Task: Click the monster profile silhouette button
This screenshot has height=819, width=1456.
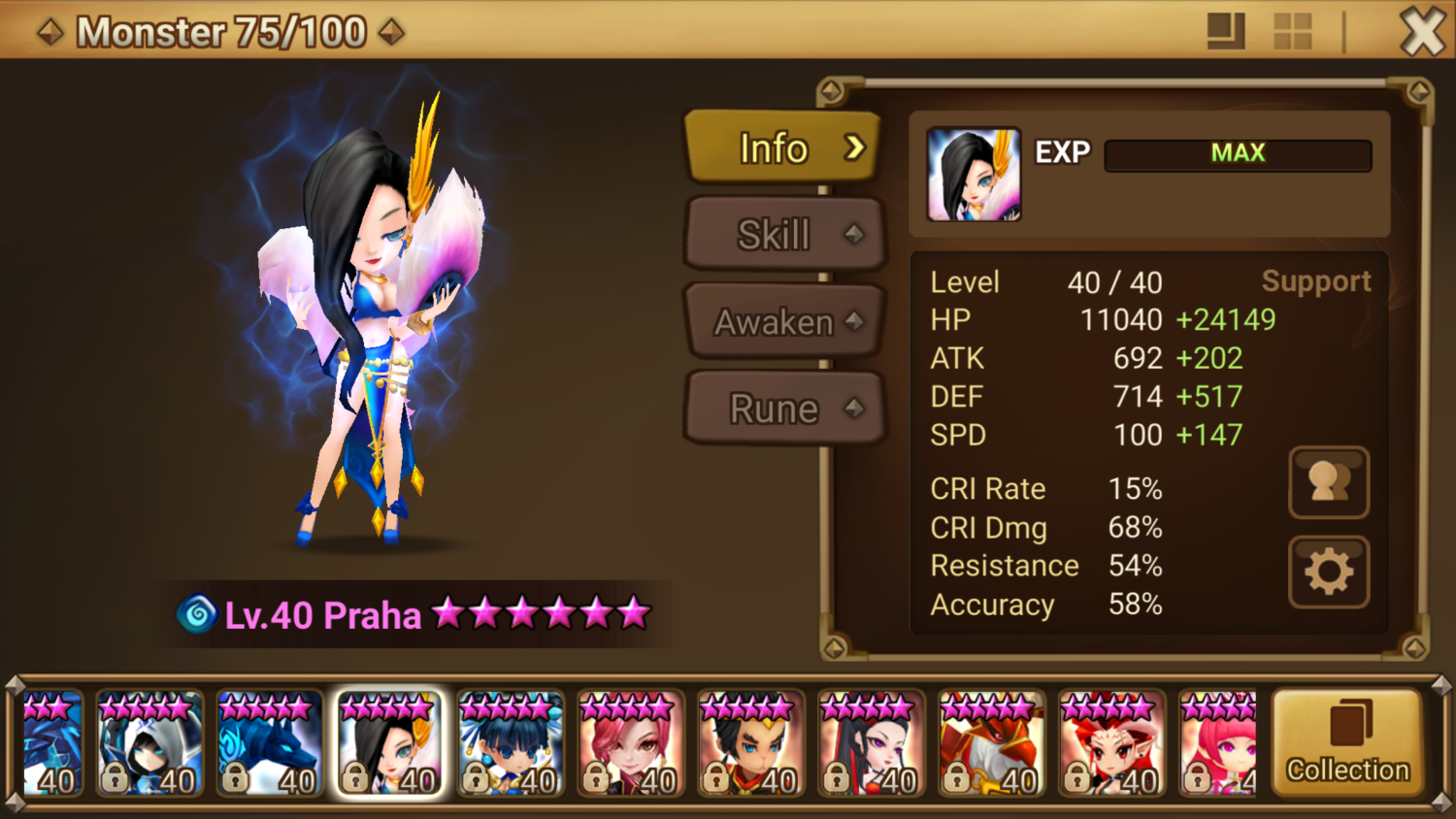Action: click(x=1329, y=482)
